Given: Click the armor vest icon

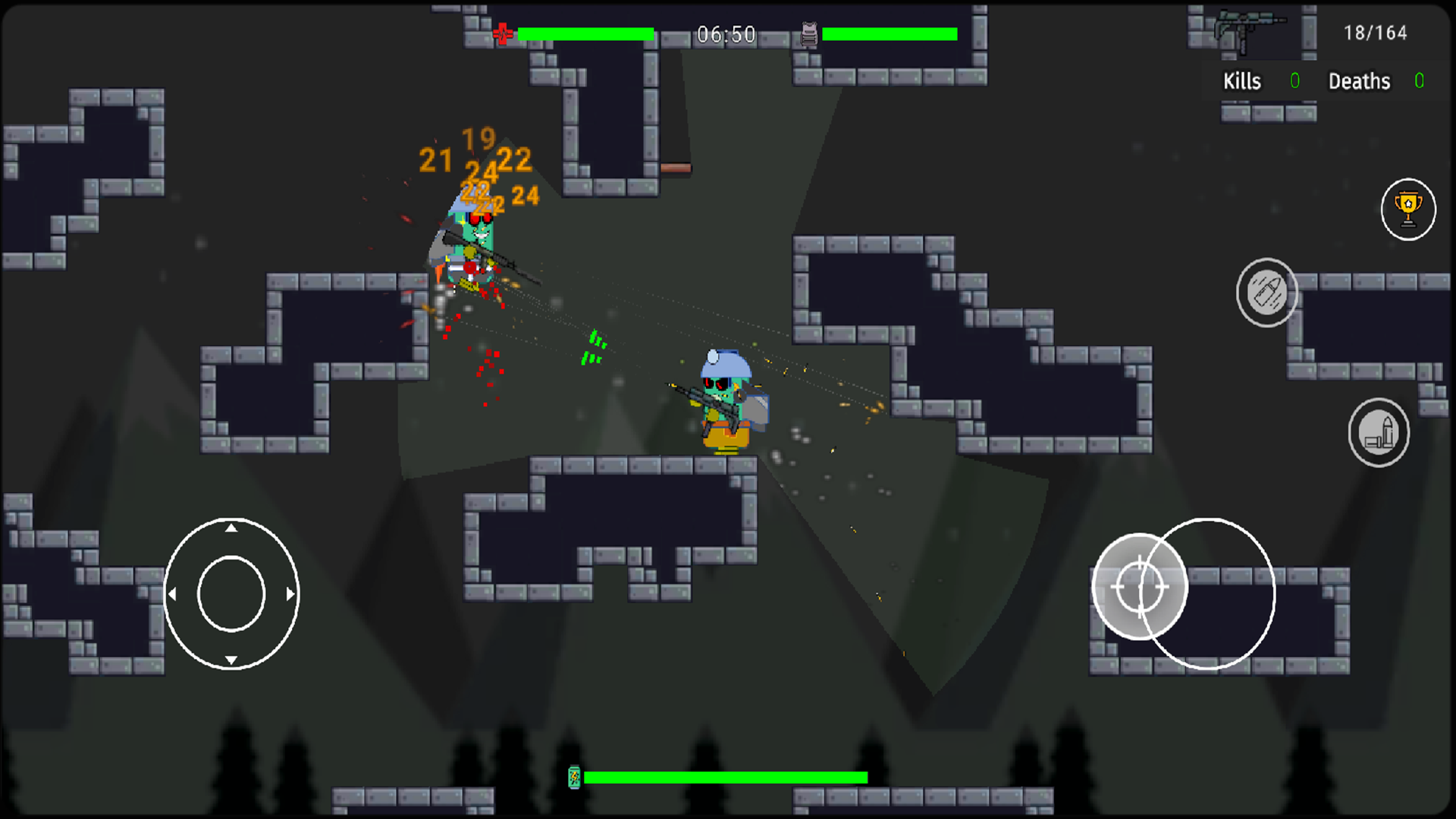Looking at the screenshot, I should pos(808,33).
